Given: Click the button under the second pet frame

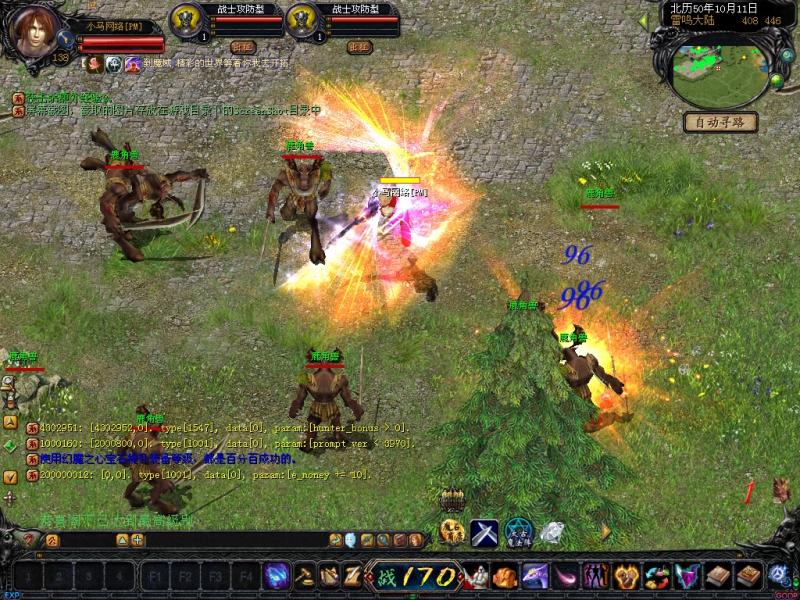Looking at the screenshot, I should [359, 47].
